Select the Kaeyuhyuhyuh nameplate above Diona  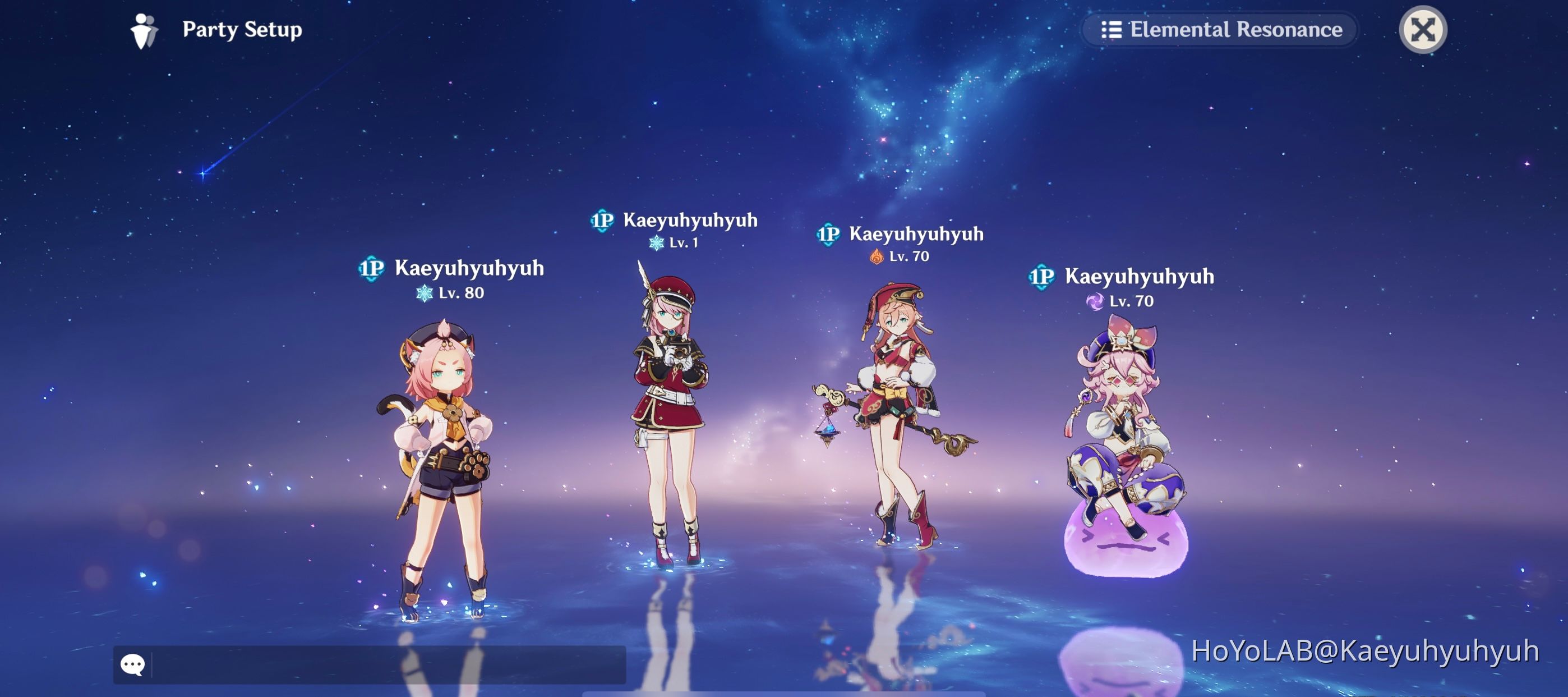pos(469,268)
